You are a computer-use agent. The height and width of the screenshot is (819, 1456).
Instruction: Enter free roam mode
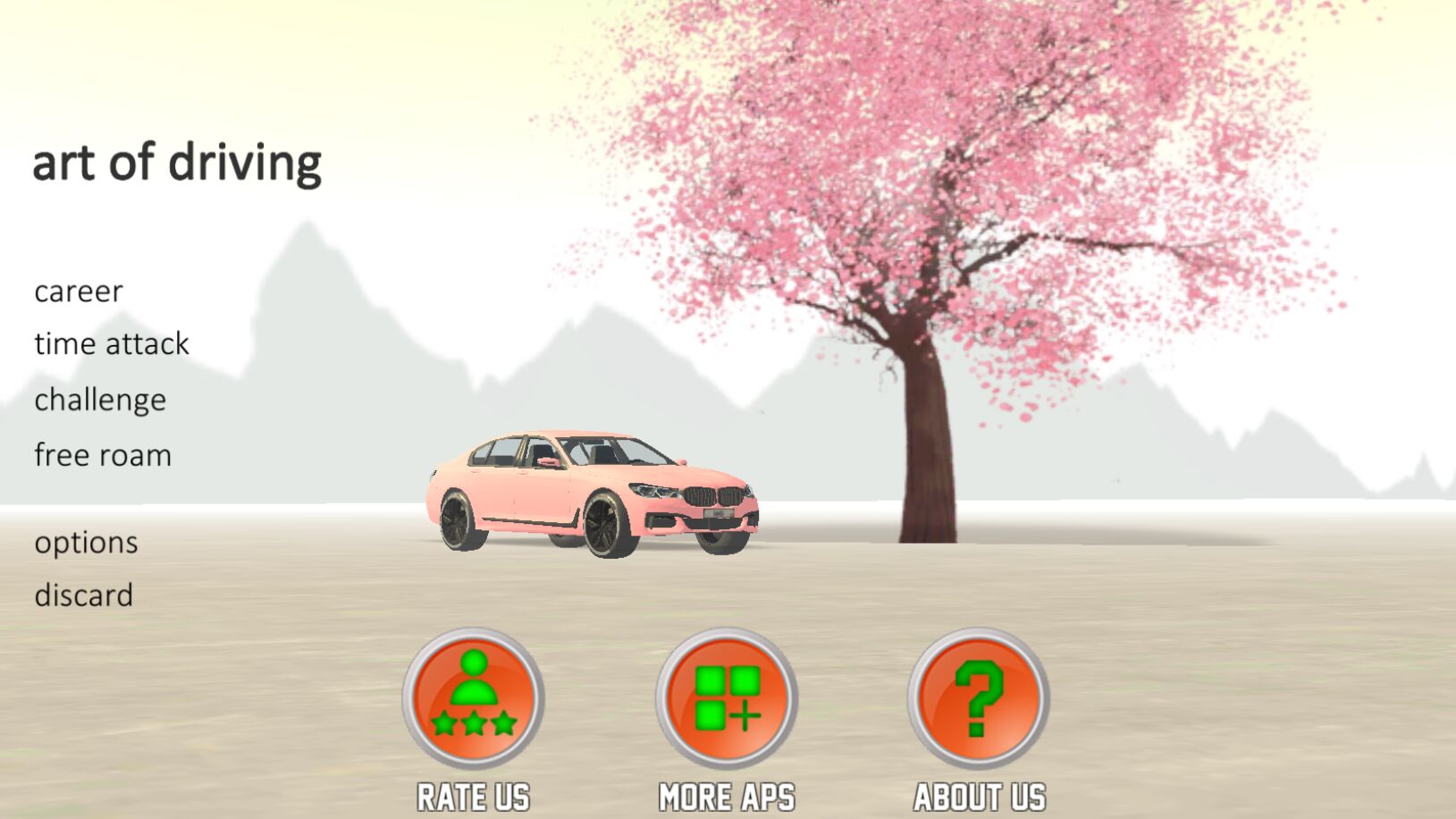pos(103,455)
